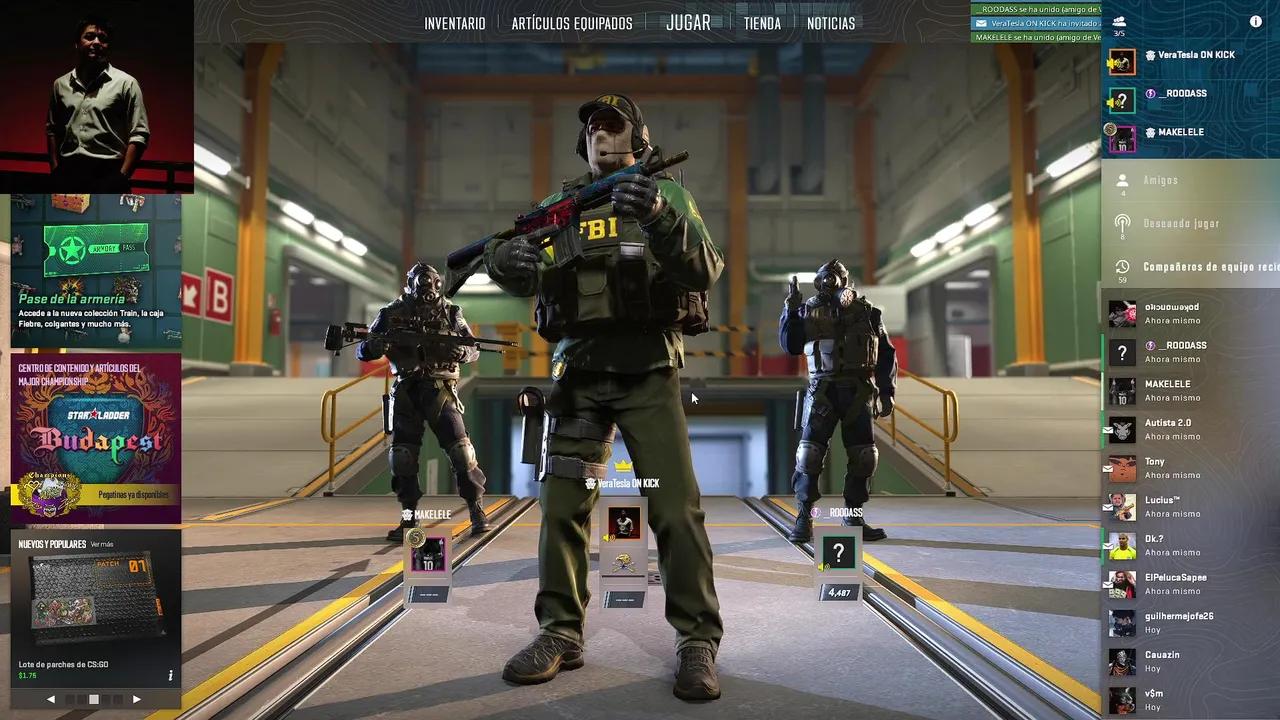
Task: Go to next store carousel item
Action: 137,699
